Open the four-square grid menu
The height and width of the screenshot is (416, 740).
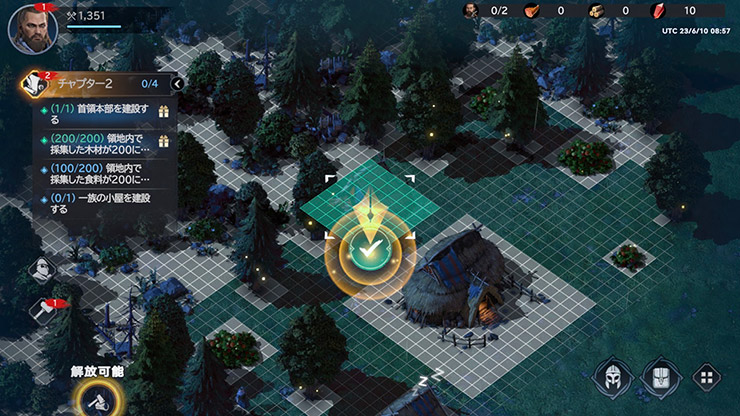click(x=705, y=378)
